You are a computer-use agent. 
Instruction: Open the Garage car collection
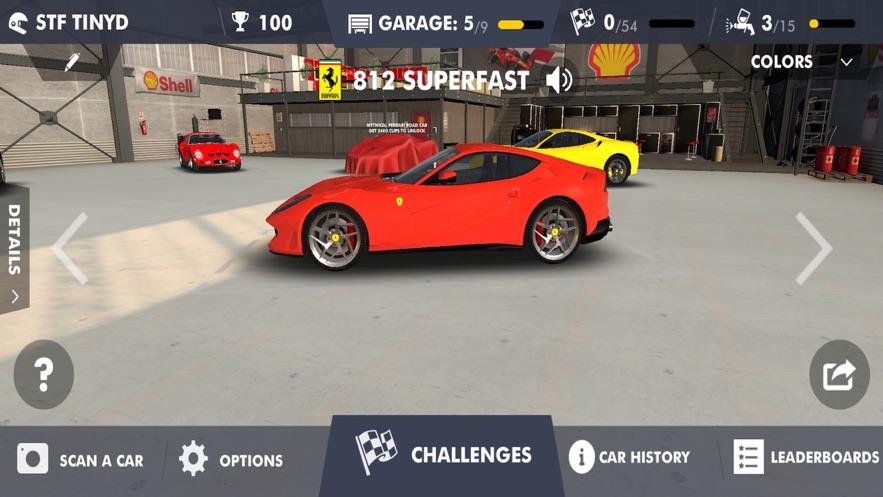click(x=445, y=23)
